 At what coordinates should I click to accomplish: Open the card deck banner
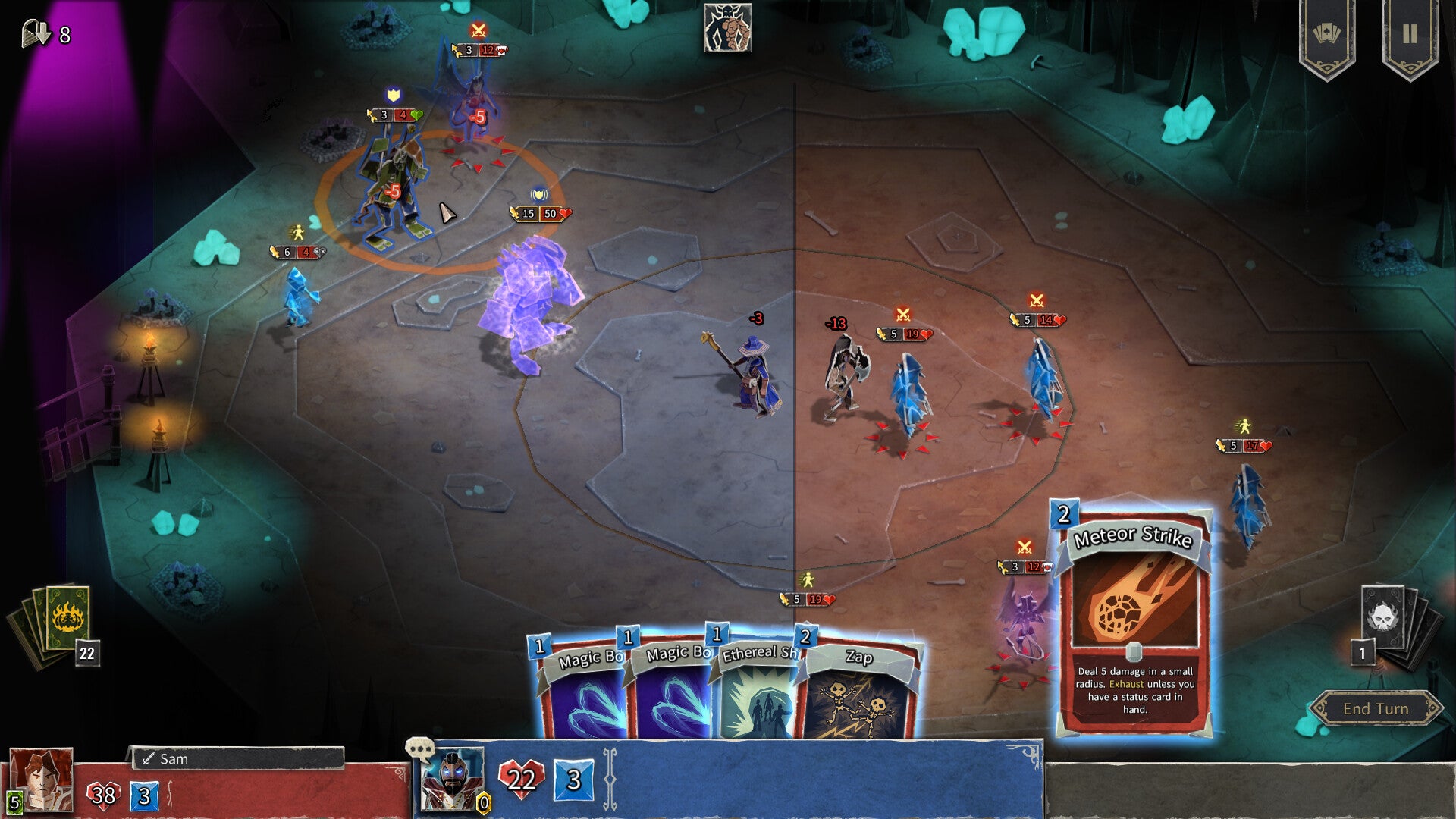(1326, 35)
